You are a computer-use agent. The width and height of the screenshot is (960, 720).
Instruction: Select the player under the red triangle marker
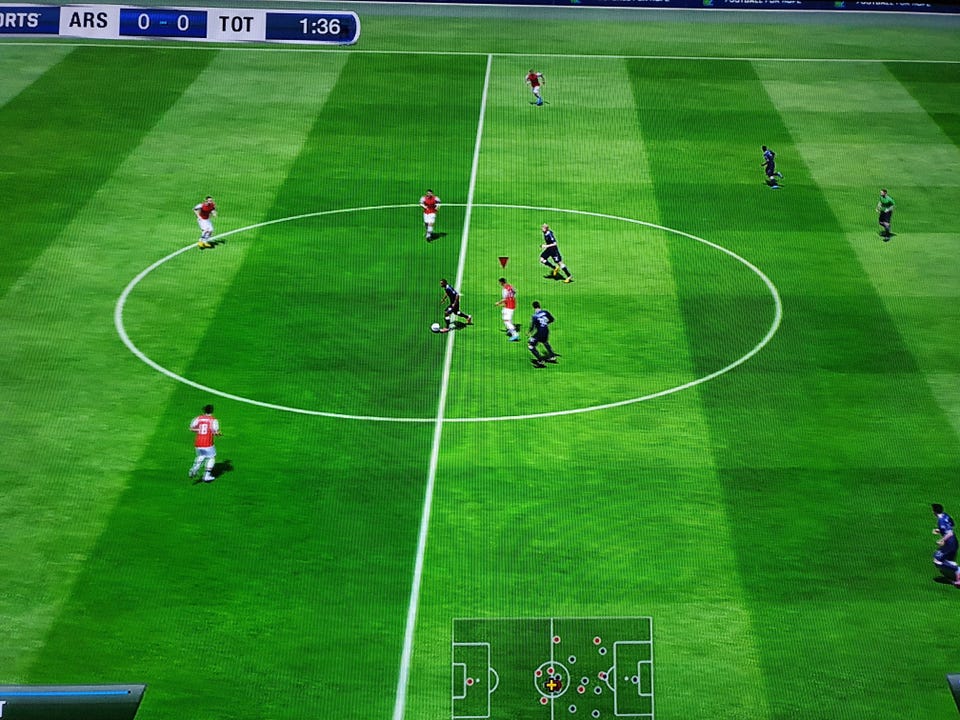(x=508, y=307)
